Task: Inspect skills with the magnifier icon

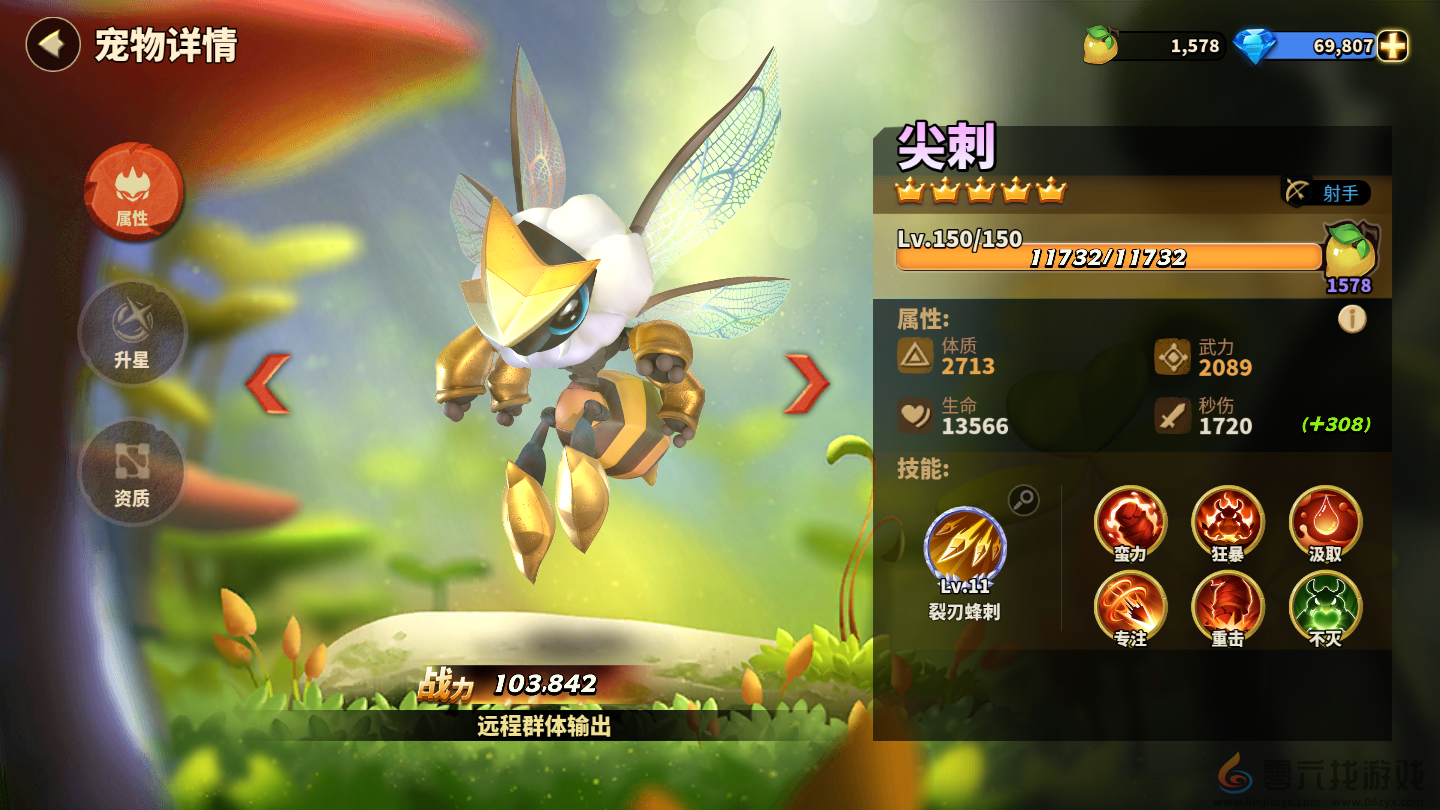Action: pos(1023,500)
